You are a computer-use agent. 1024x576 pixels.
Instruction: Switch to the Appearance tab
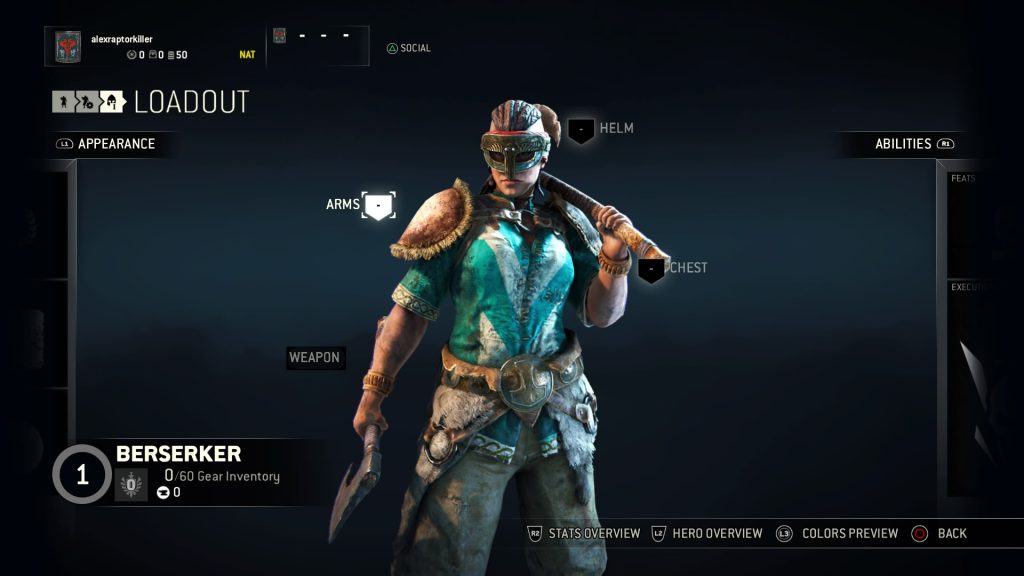click(x=115, y=144)
